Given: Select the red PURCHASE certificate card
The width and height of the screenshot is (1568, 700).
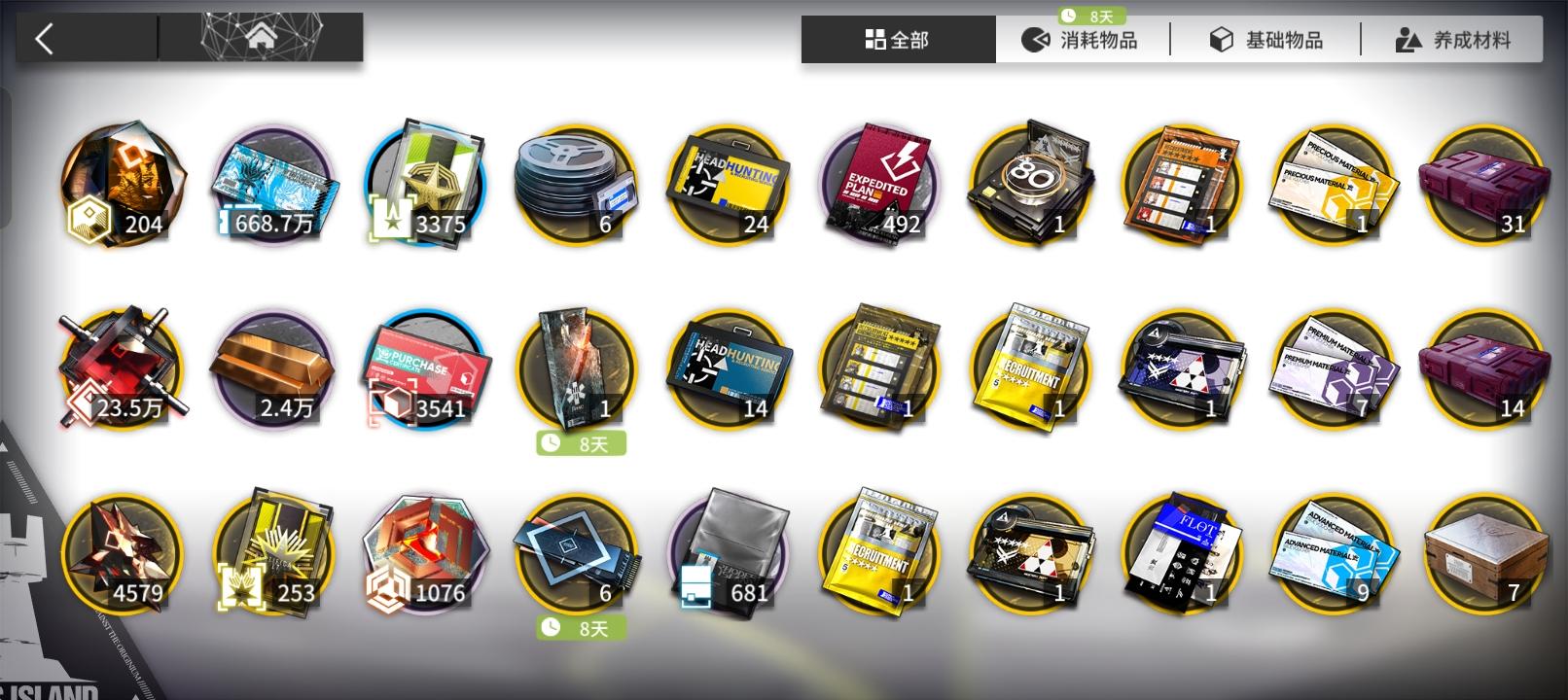Looking at the screenshot, I should tap(425, 367).
